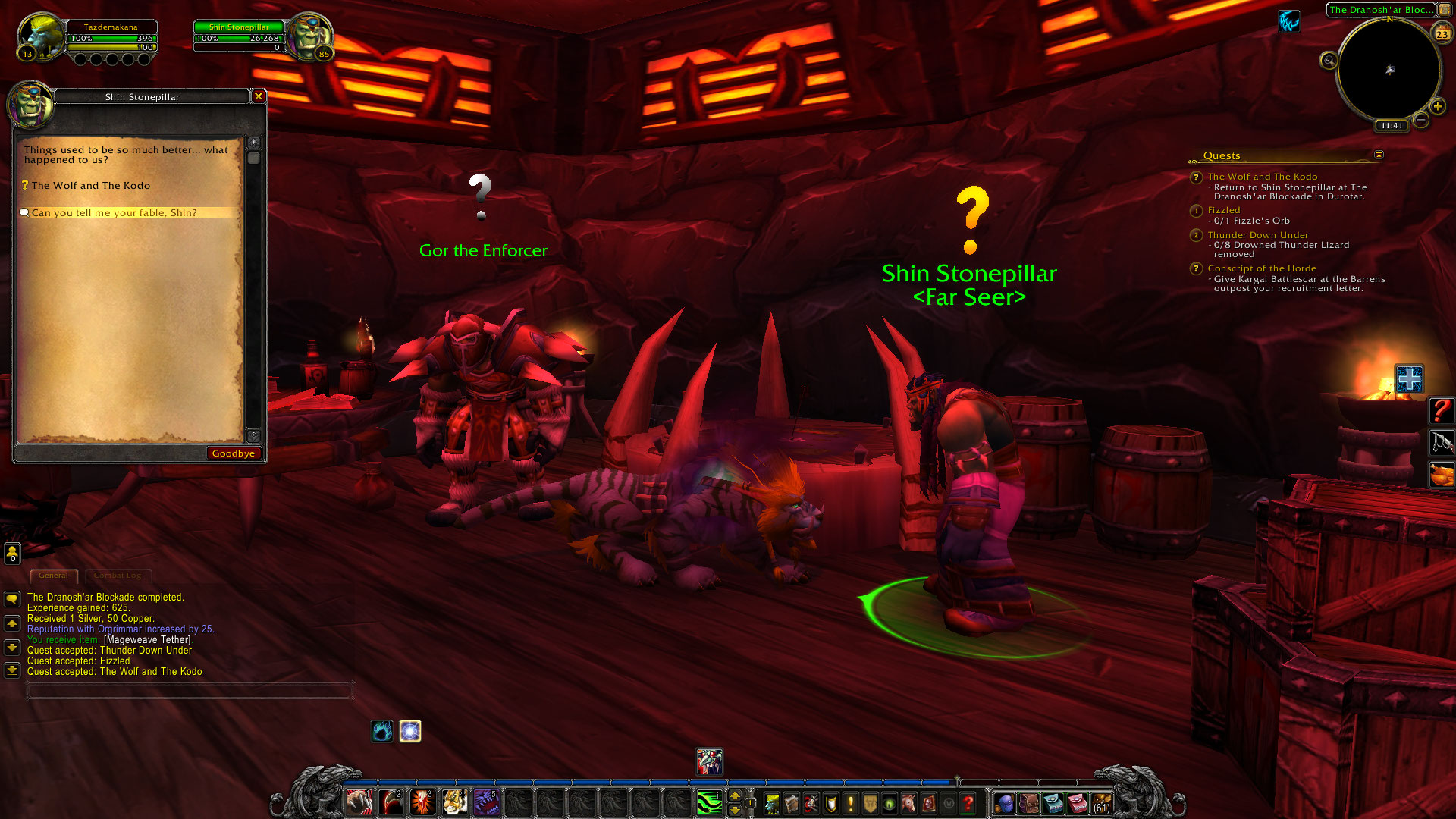
Task: Switch to the Combat Log chat tab
Action: pos(118,576)
